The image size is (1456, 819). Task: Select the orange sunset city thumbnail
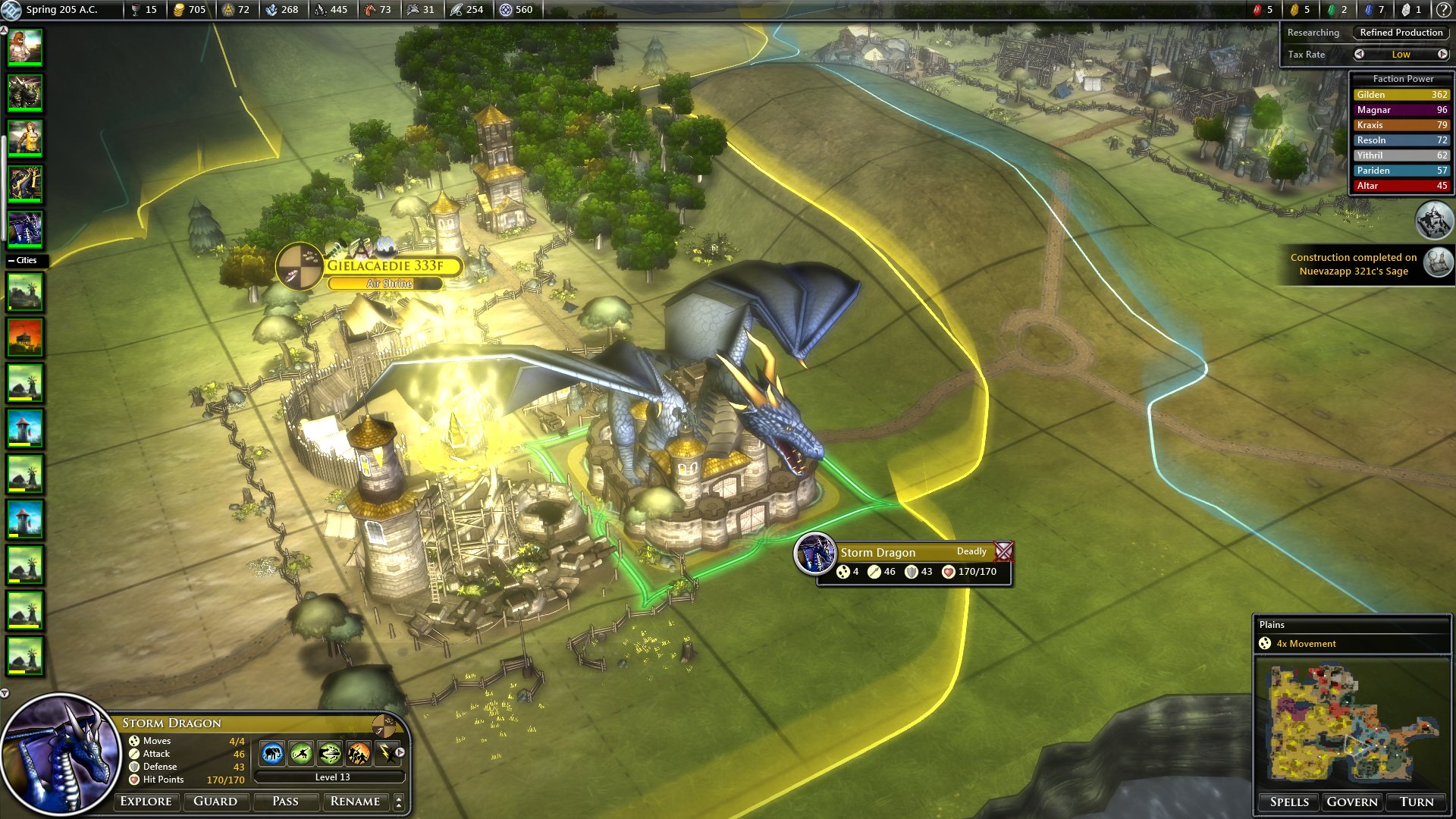pyautogui.click(x=25, y=337)
